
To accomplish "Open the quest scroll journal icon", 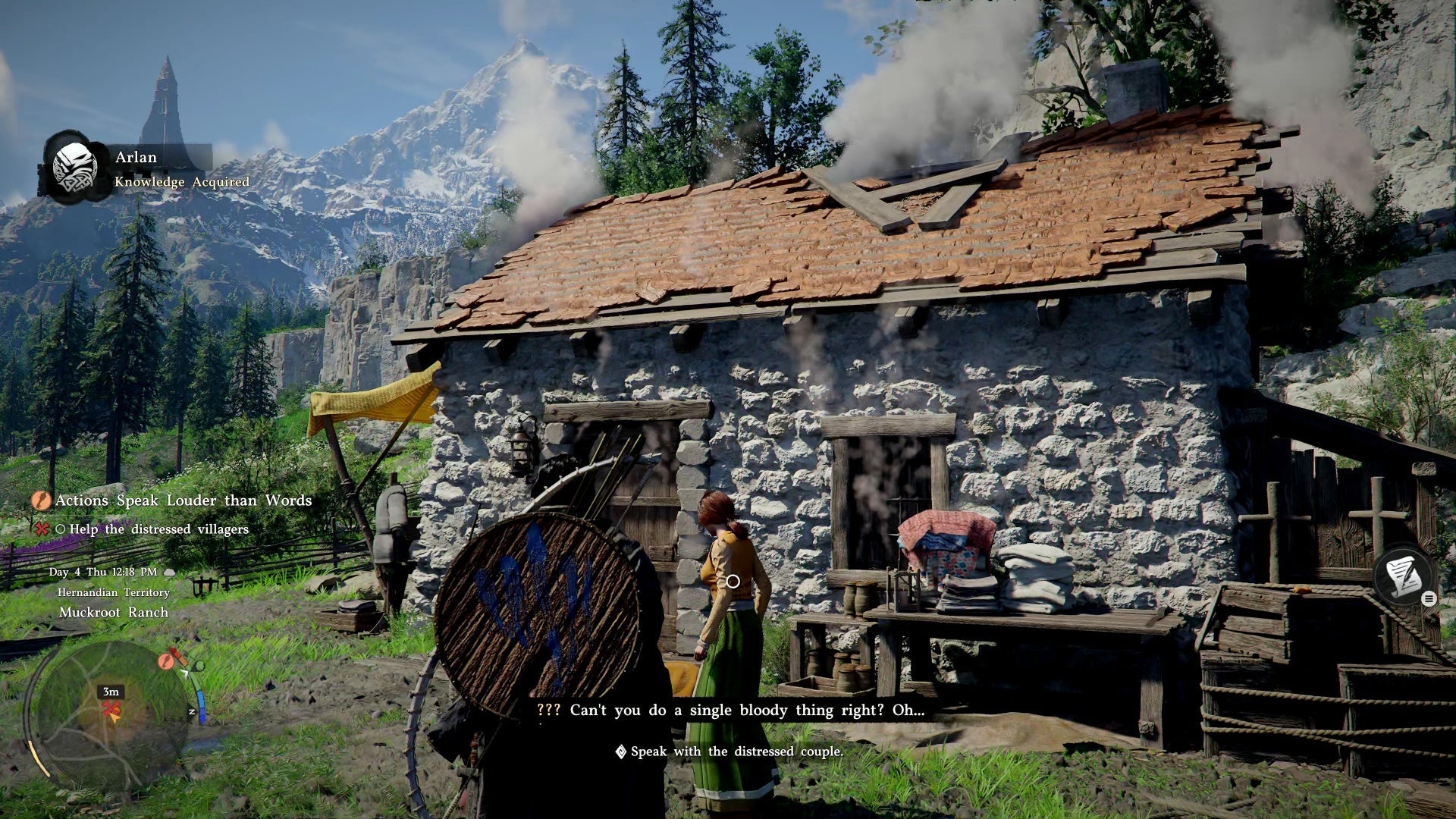I will (x=1403, y=576).
